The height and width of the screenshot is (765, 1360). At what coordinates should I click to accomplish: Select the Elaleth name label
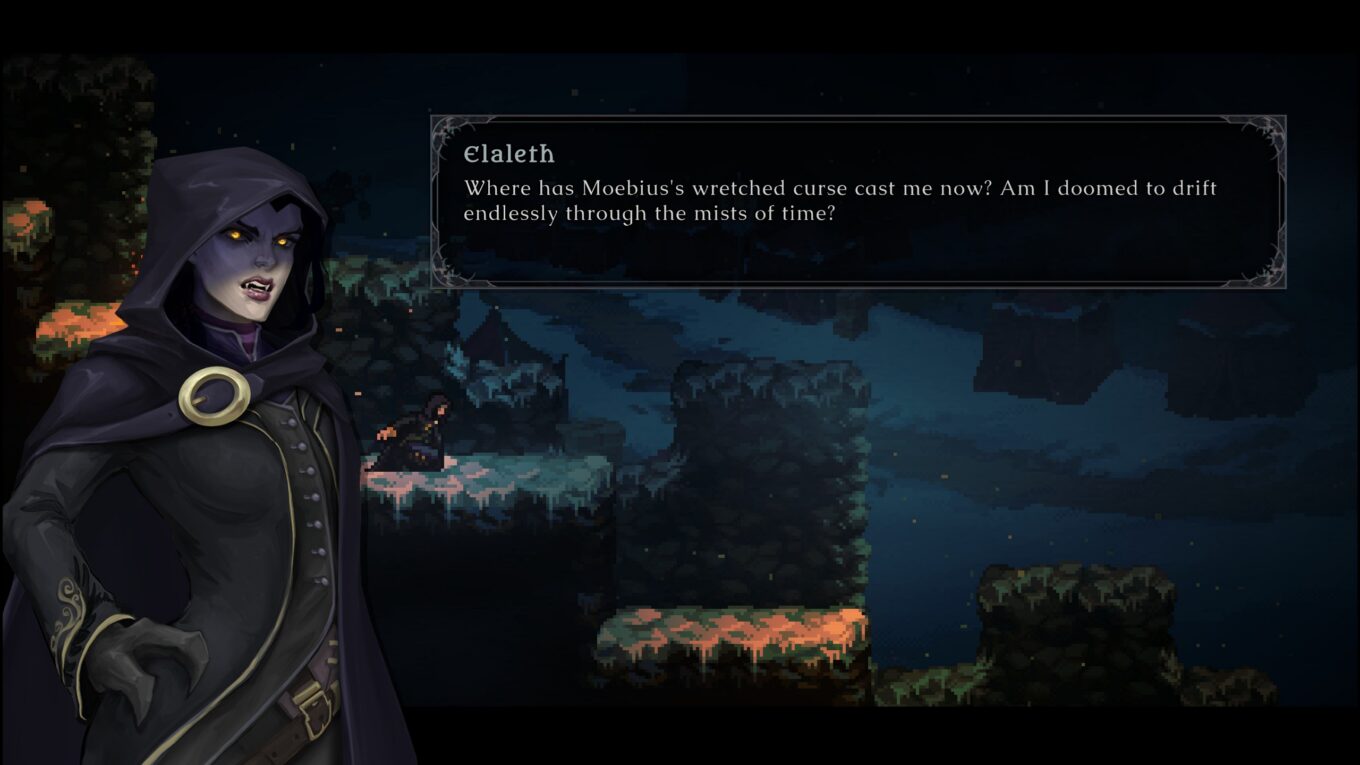(510, 155)
